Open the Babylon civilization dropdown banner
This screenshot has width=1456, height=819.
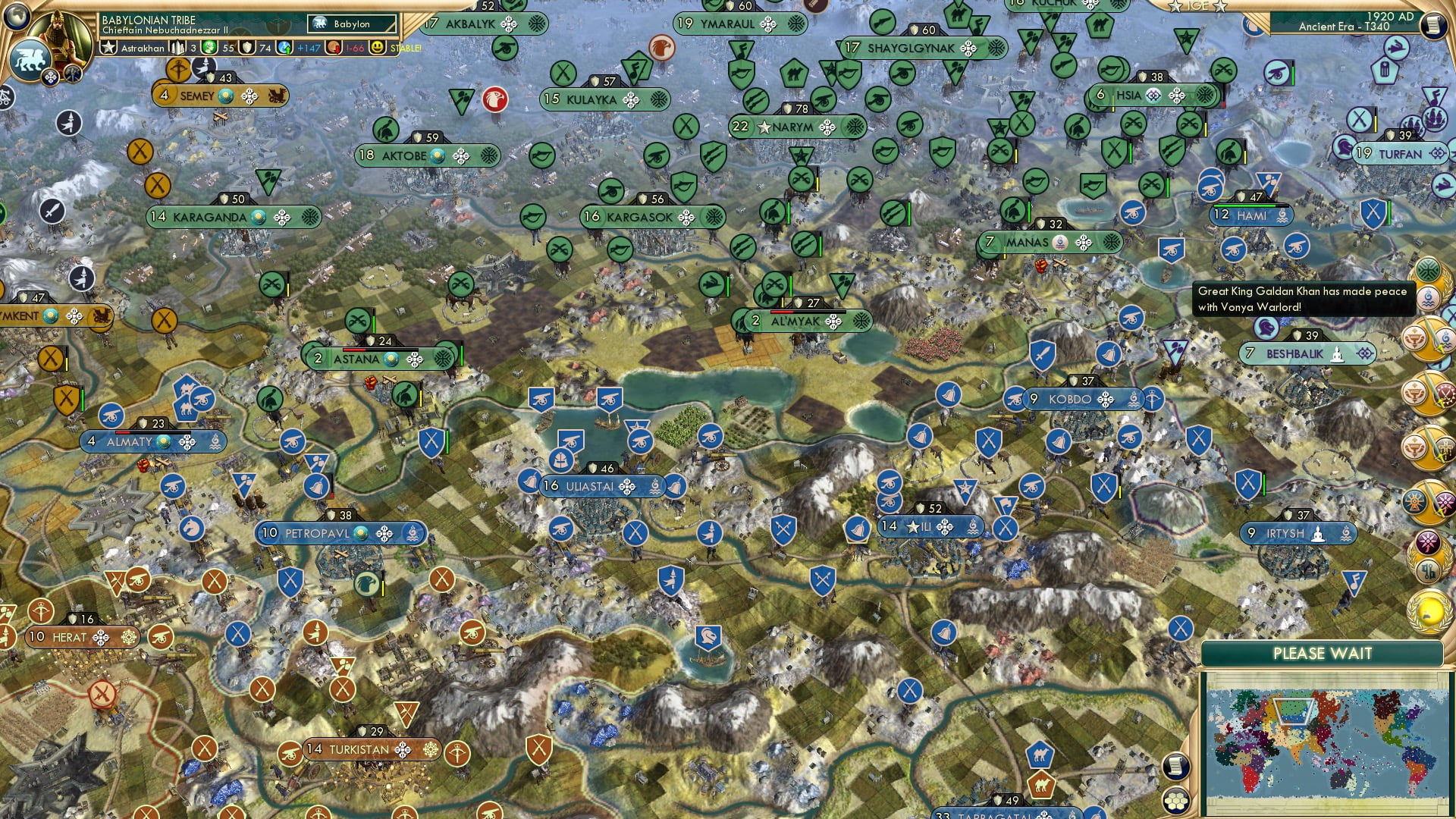[x=350, y=24]
